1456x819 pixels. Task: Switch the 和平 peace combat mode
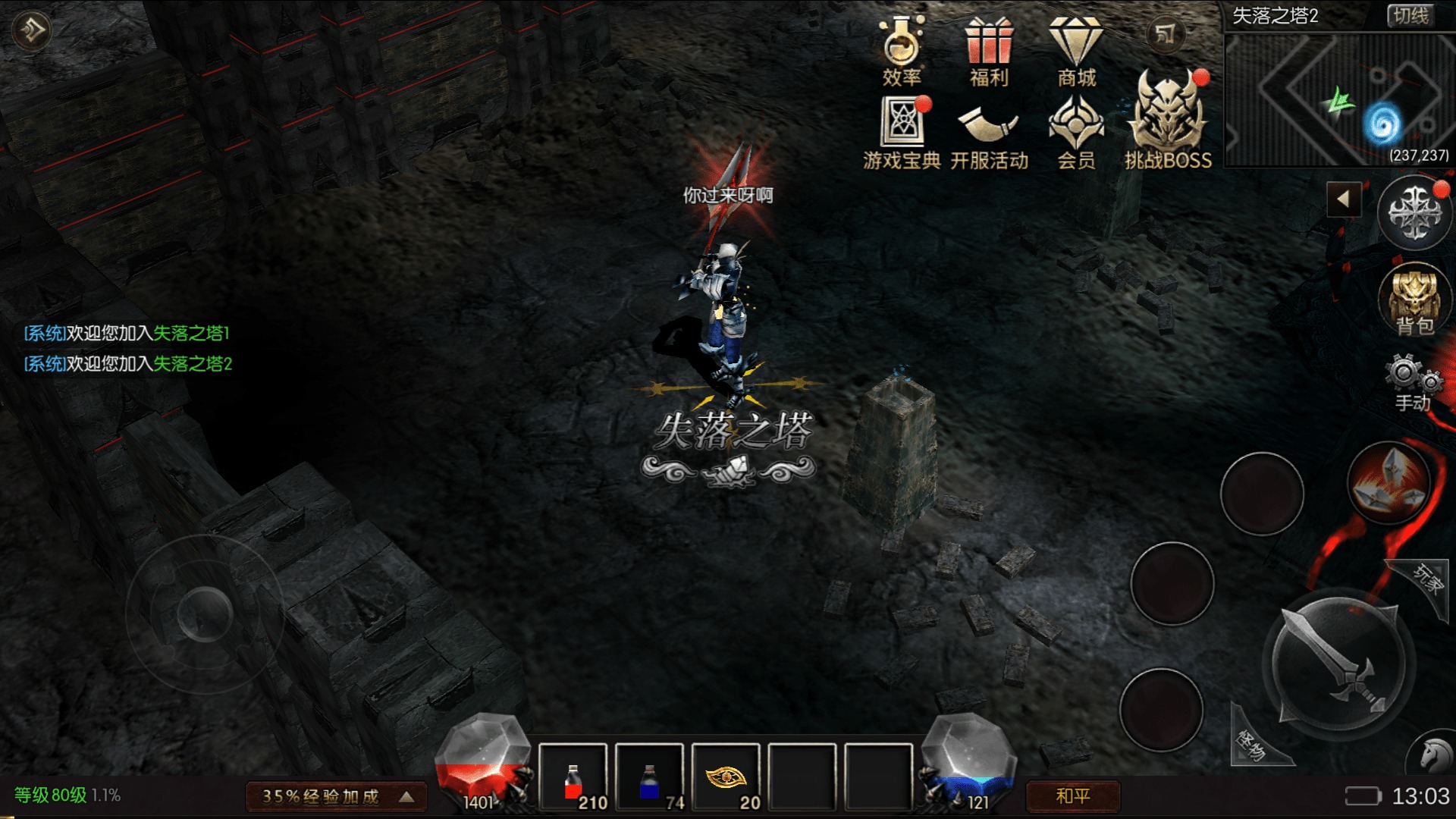pyautogui.click(x=1072, y=796)
